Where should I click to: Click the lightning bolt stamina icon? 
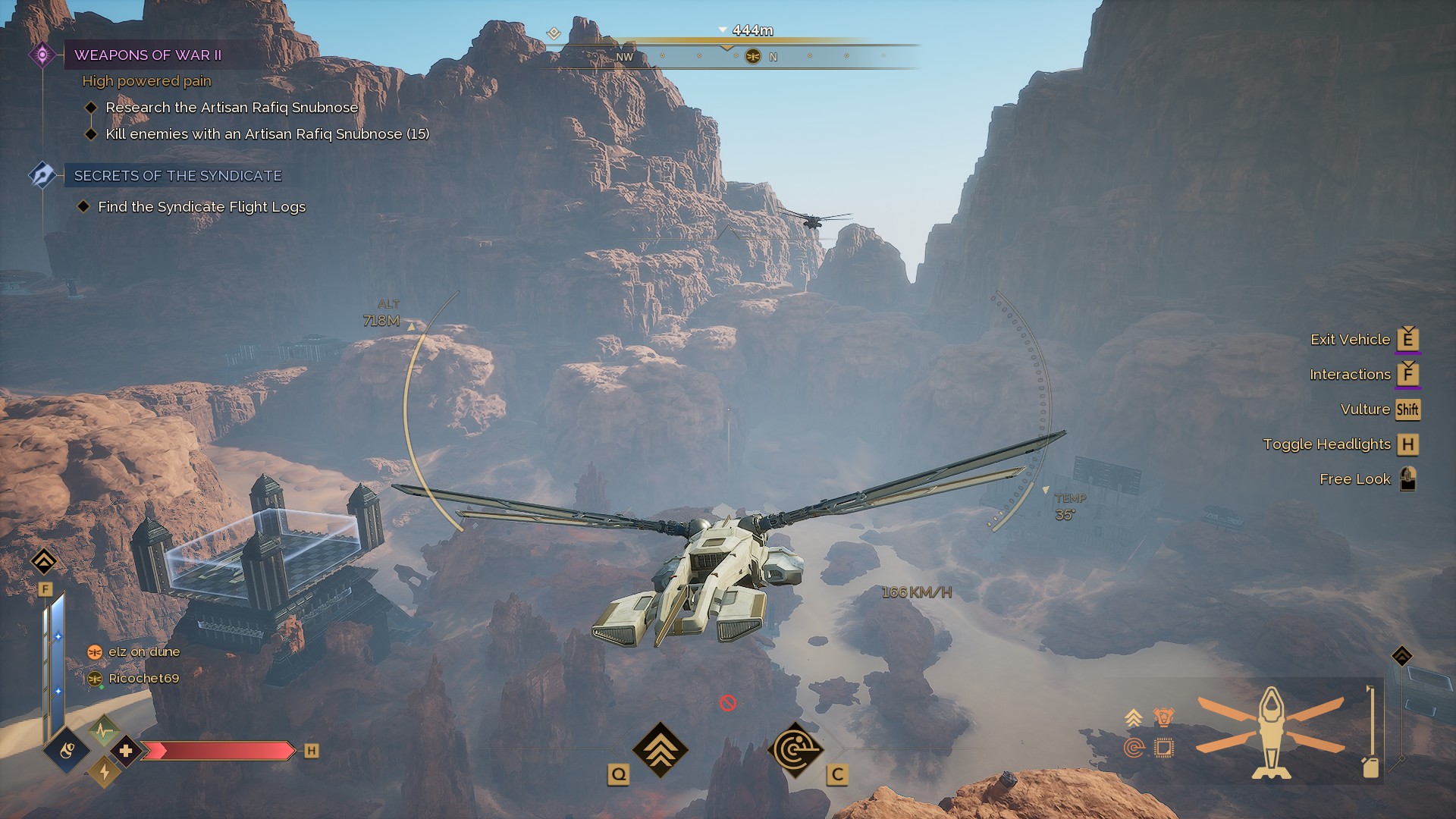104,772
